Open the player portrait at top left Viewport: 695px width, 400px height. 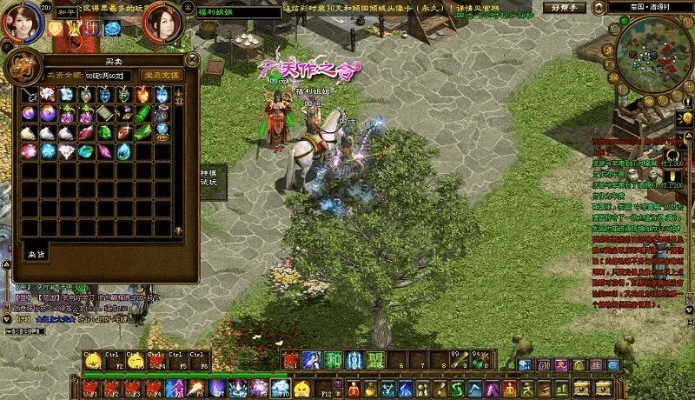pos(21,22)
